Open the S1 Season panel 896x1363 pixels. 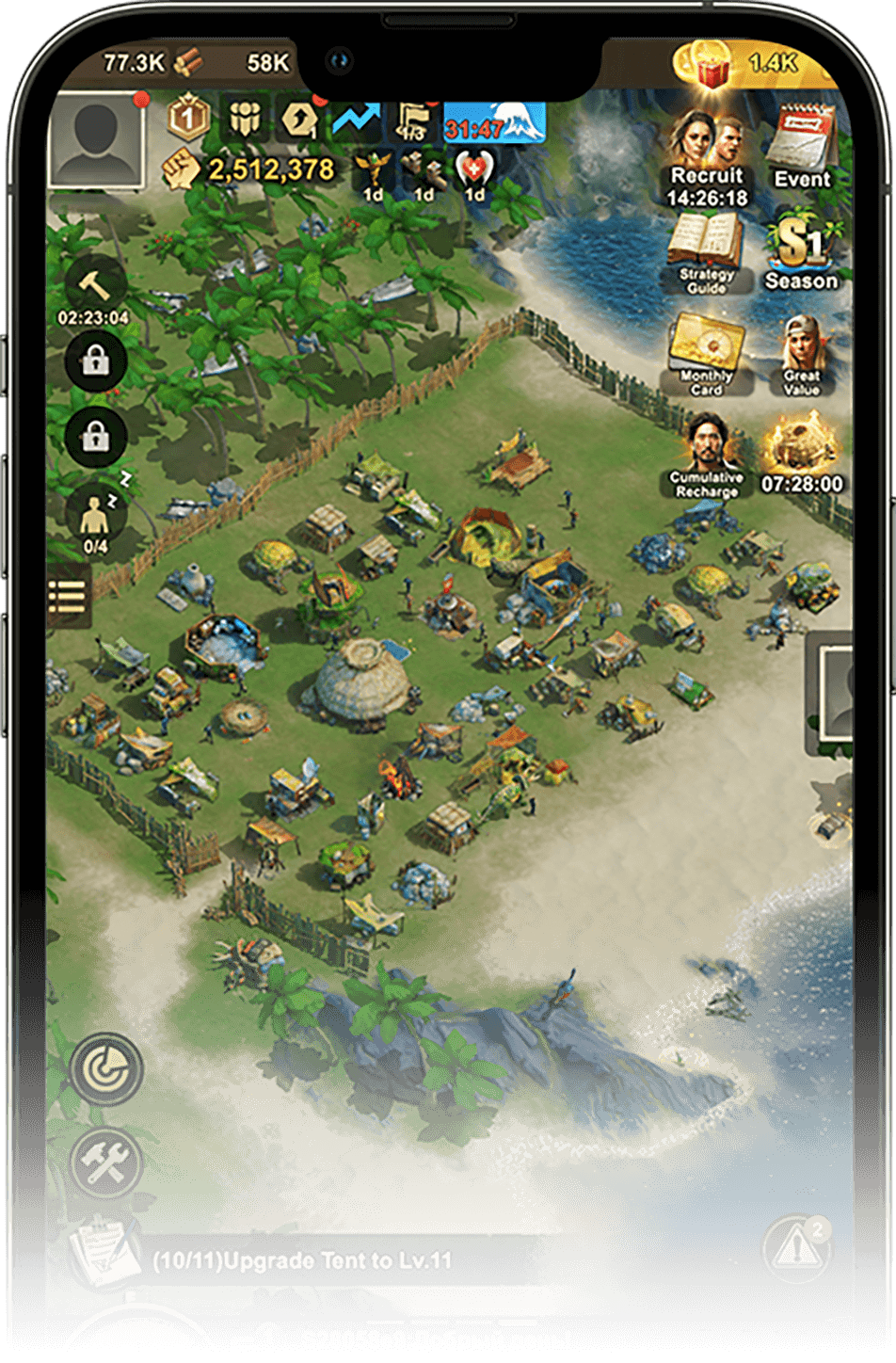click(x=801, y=254)
